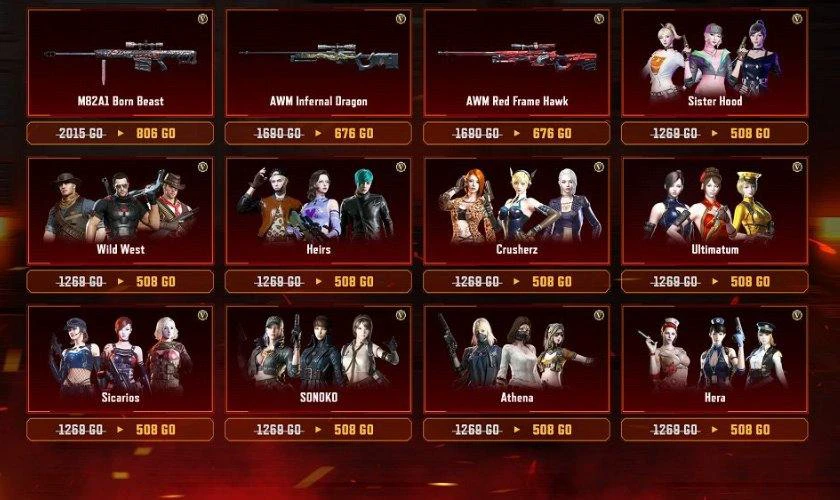Click the price bar under AWM Infernal Dragon
This screenshot has height=500, width=840.
pyautogui.click(x=318, y=133)
